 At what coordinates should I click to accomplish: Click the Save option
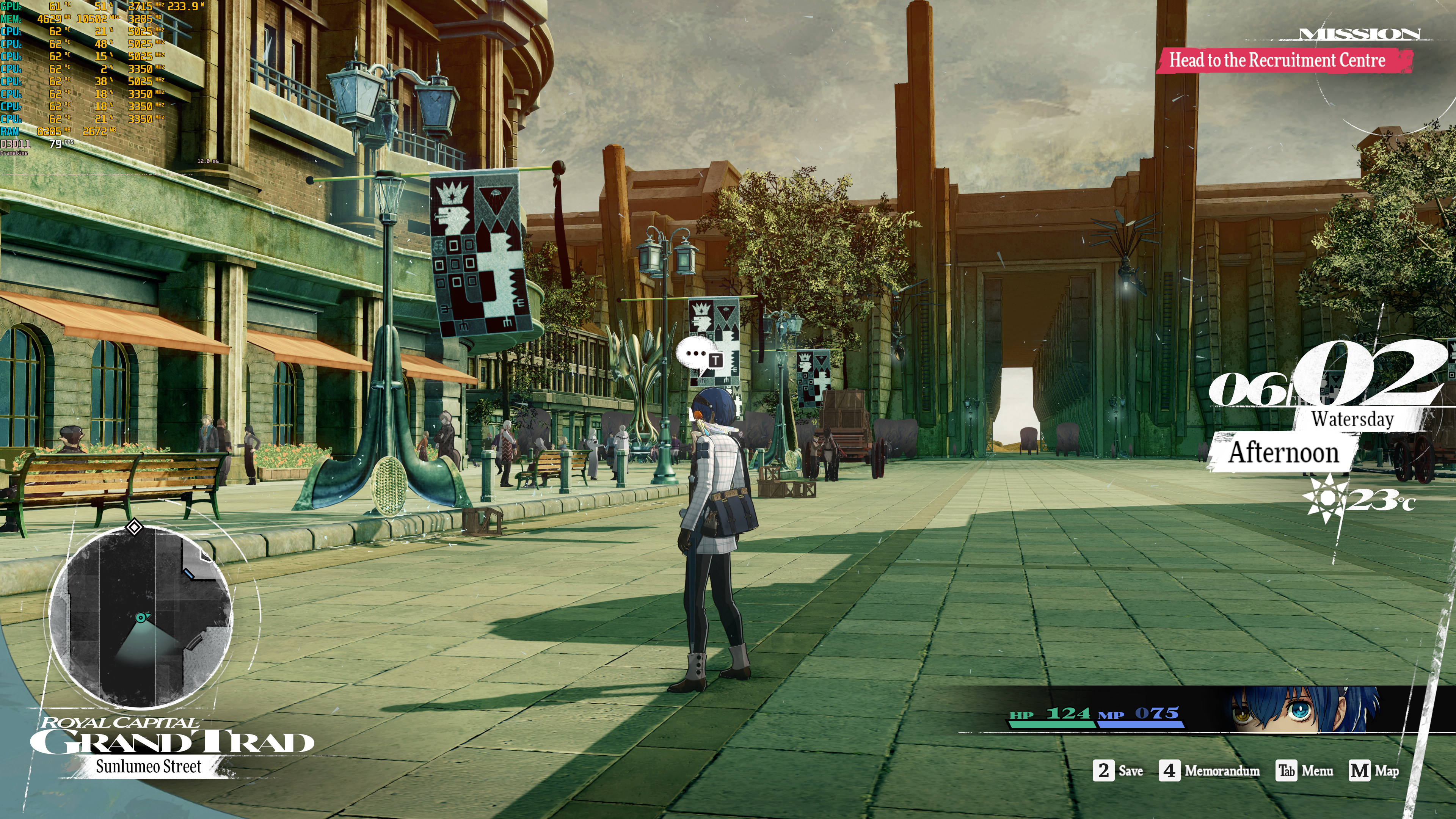click(x=1119, y=770)
